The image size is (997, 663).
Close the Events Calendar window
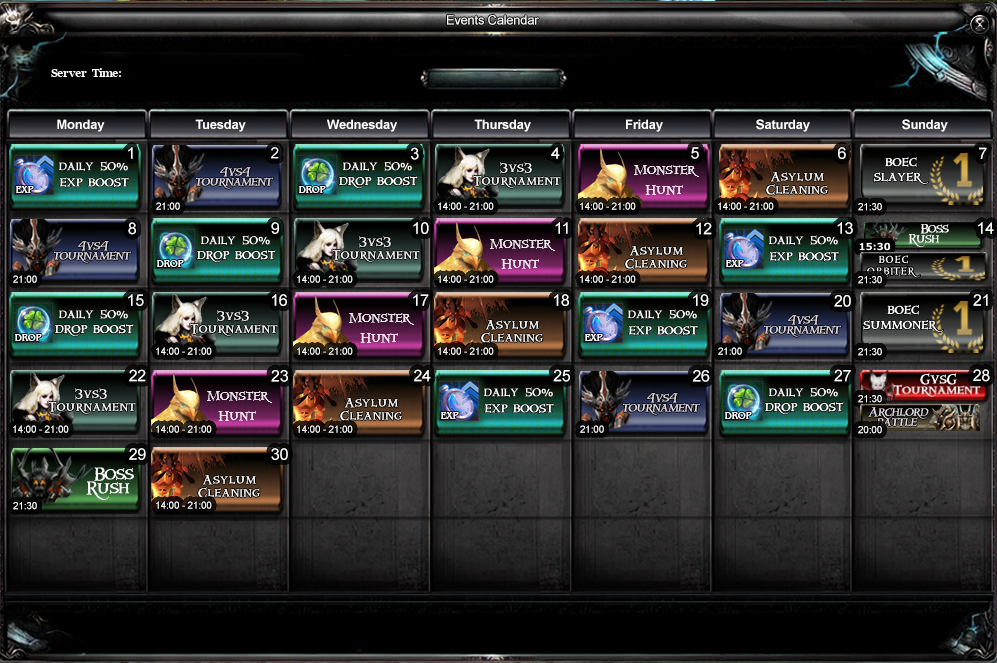coord(979,24)
